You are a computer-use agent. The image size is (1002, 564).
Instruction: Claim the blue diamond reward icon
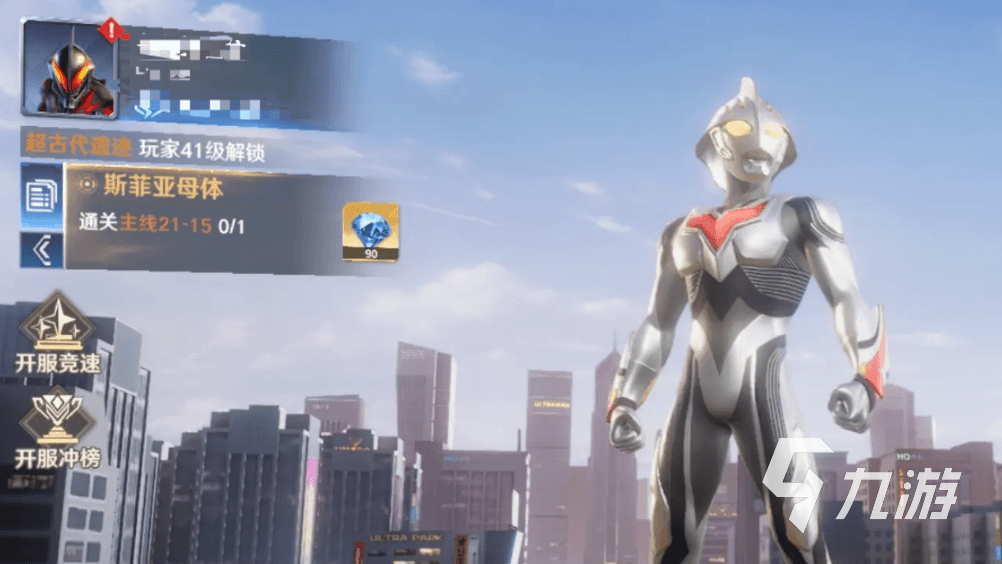pyautogui.click(x=370, y=231)
